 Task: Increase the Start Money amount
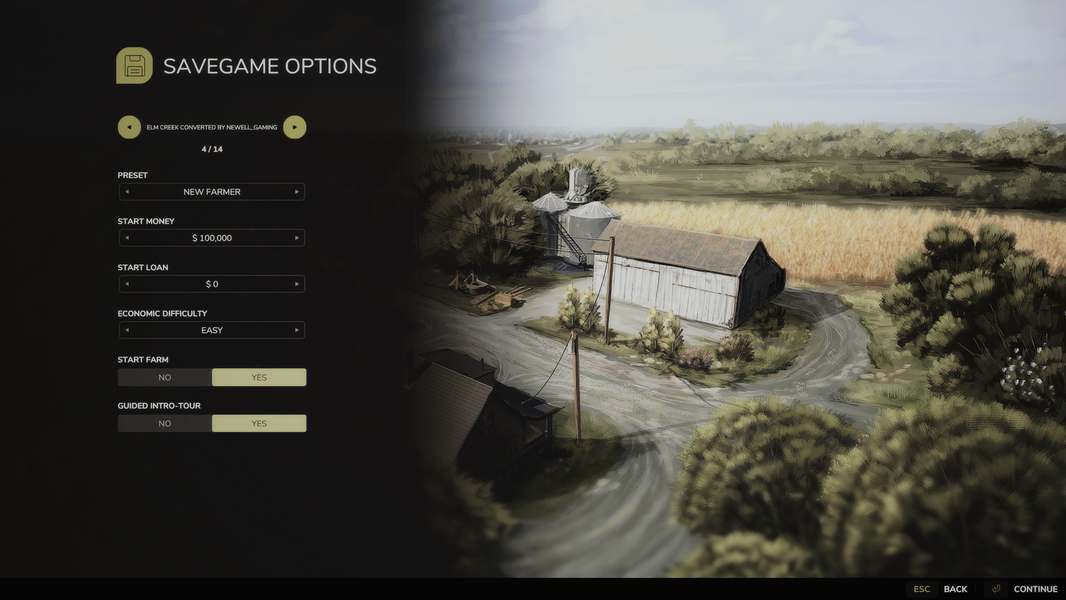[x=296, y=238]
